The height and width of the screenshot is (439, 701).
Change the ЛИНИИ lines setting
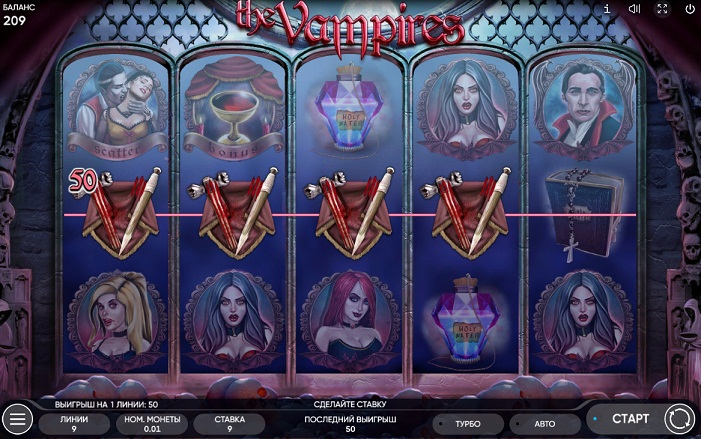74,424
